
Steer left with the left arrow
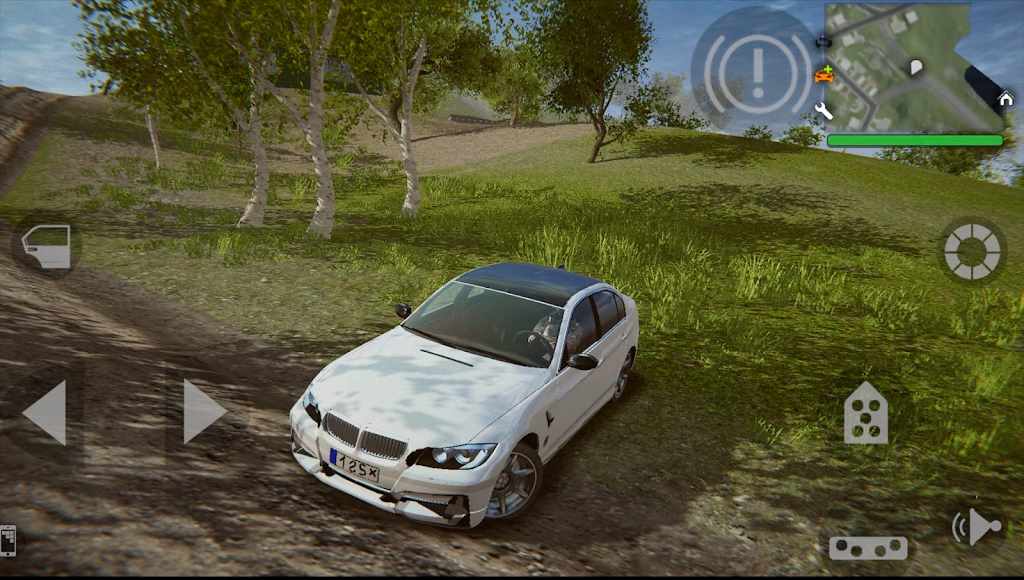45,411
